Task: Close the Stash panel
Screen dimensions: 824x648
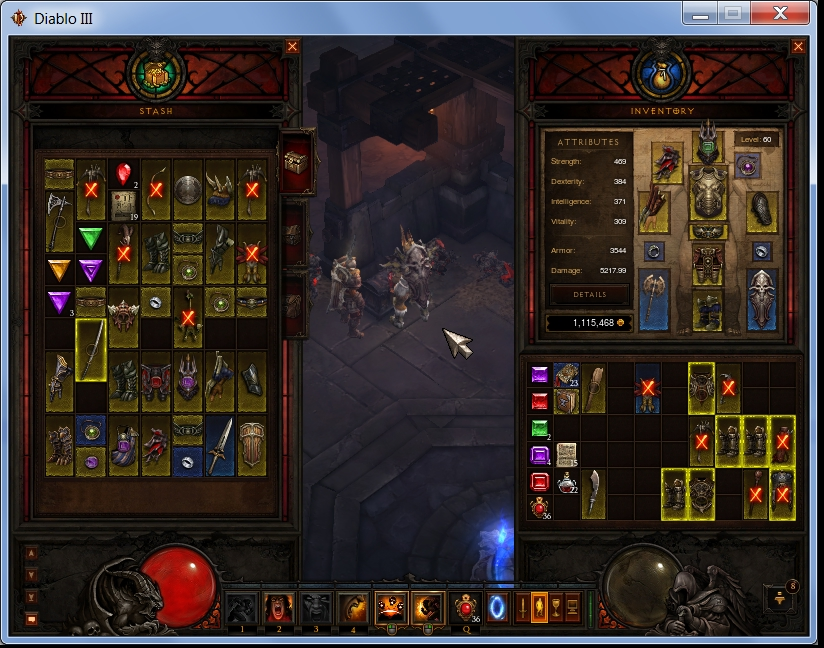Action: [292, 46]
